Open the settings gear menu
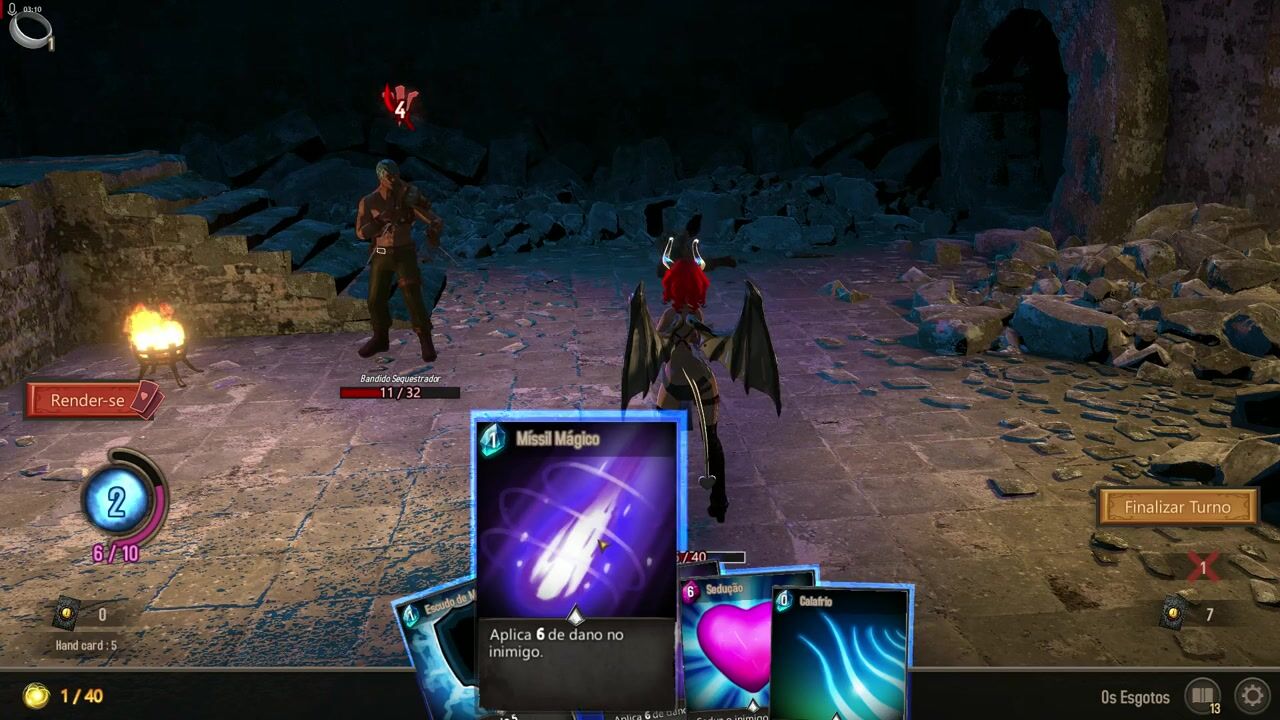This screenshot has height=720, width=1280. click(1251, 695)
